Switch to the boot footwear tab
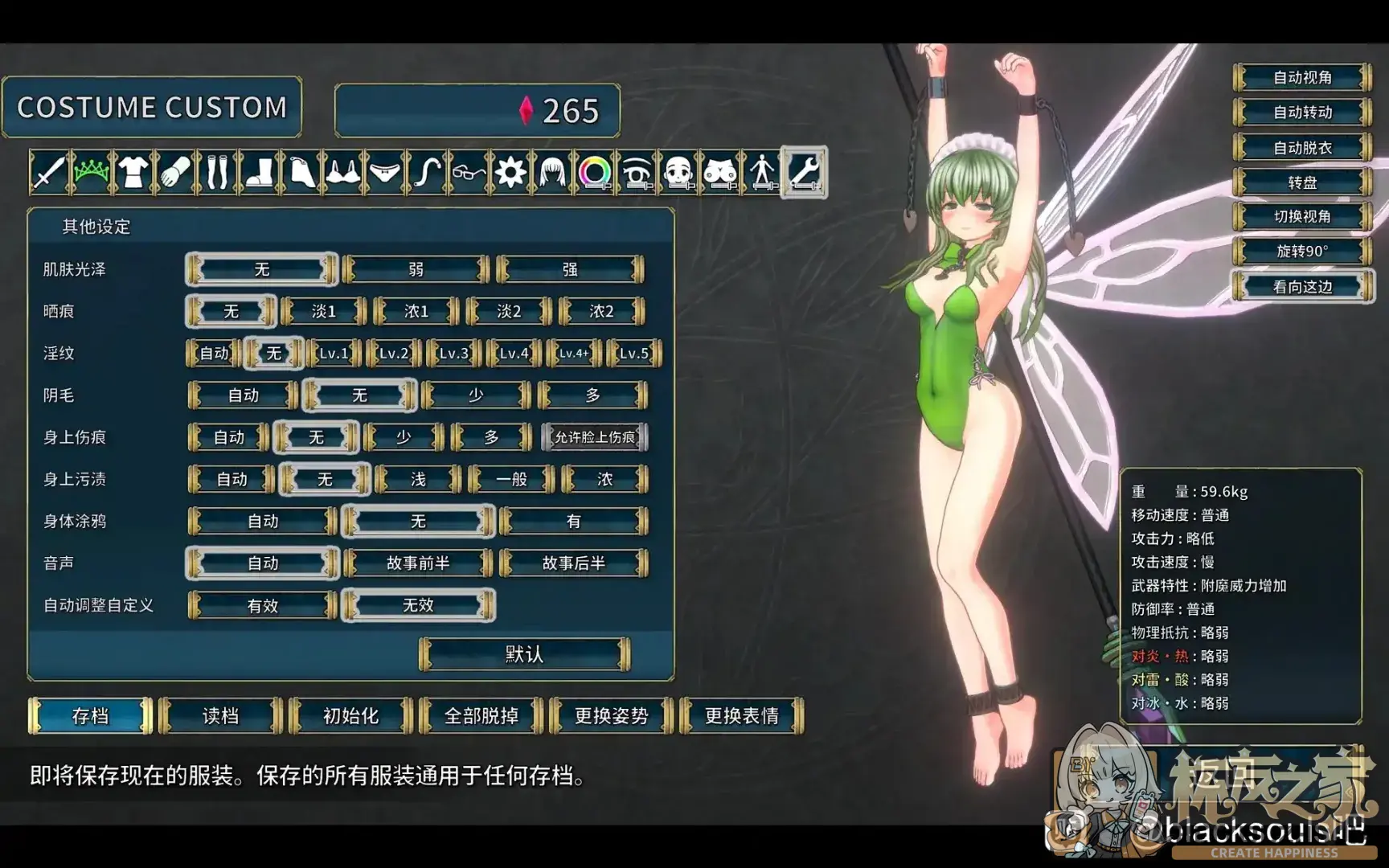 coord(259,172)
